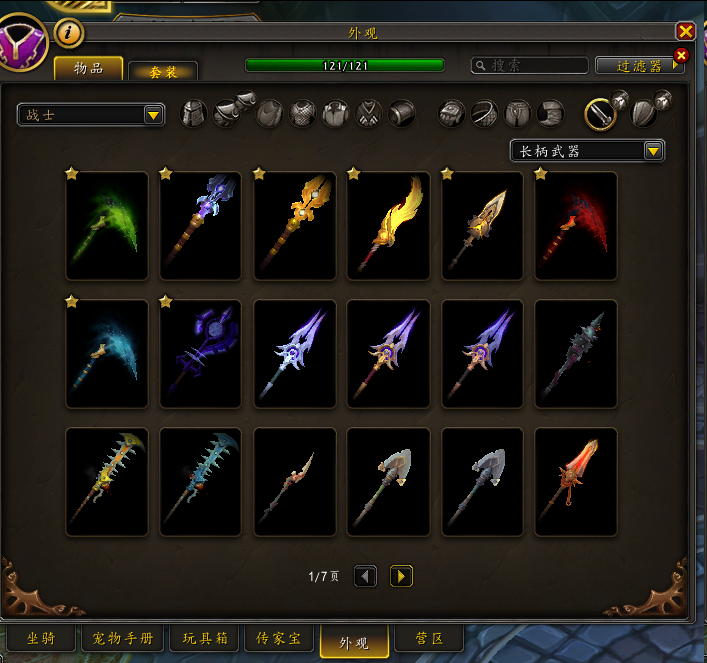Select the shield off-hand slot icon
Image resolution: width=707 pixels, height=663 pixels.
[x=643, y=113]
